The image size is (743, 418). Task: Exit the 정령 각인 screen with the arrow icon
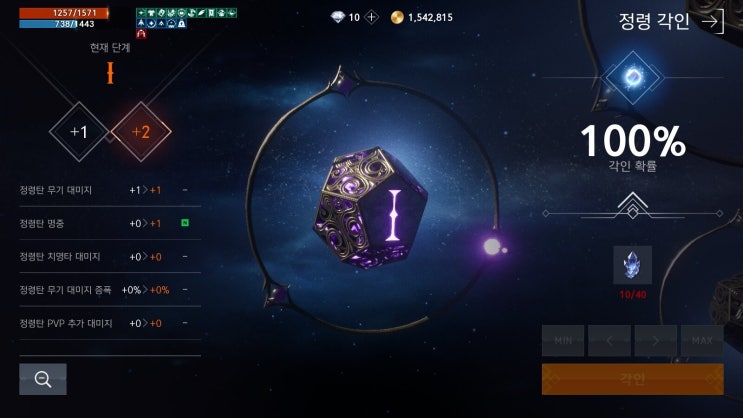pyautogui.click(x=713, y=22)
